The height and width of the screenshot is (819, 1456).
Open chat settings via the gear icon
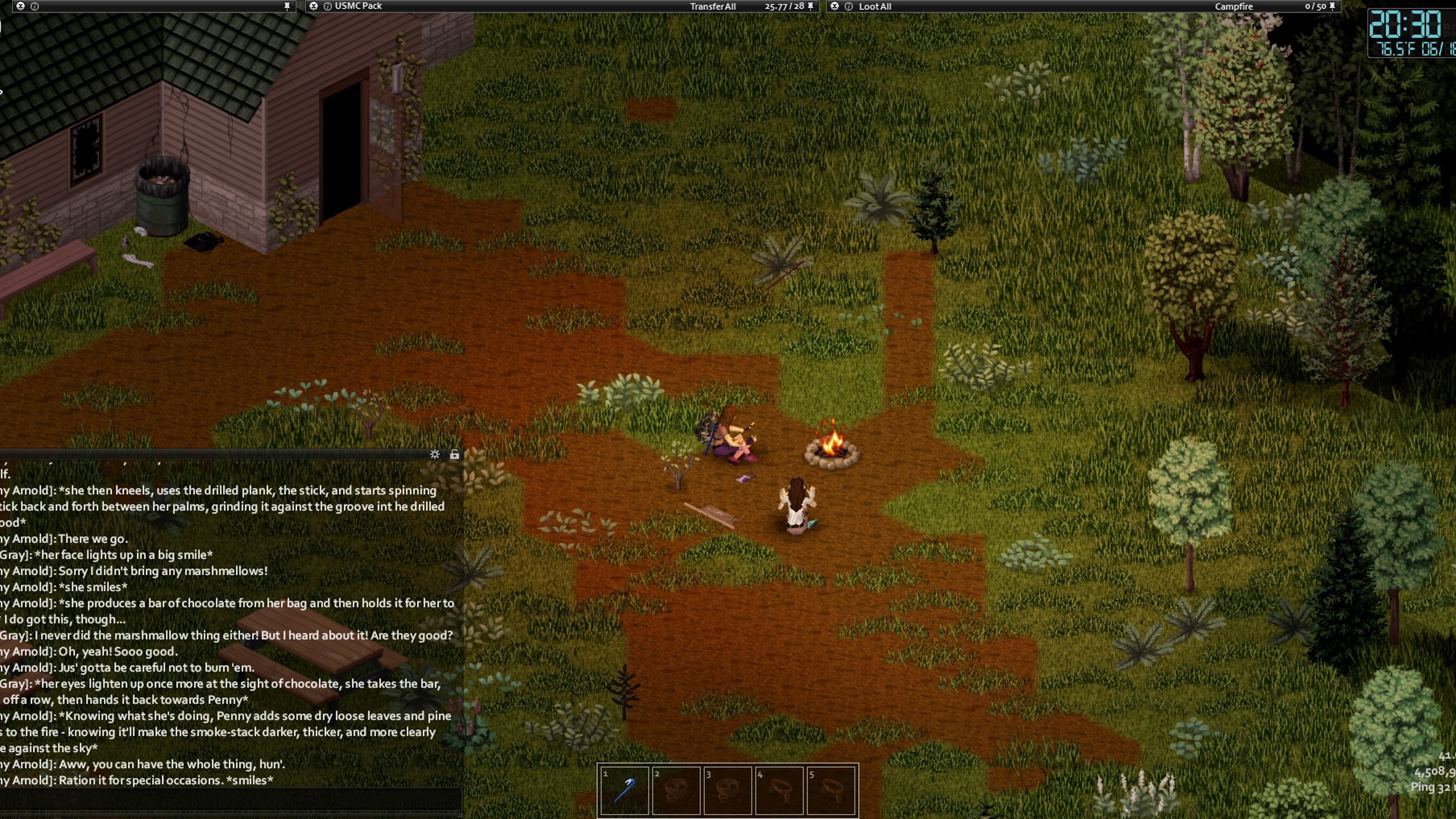pos(435,455)
